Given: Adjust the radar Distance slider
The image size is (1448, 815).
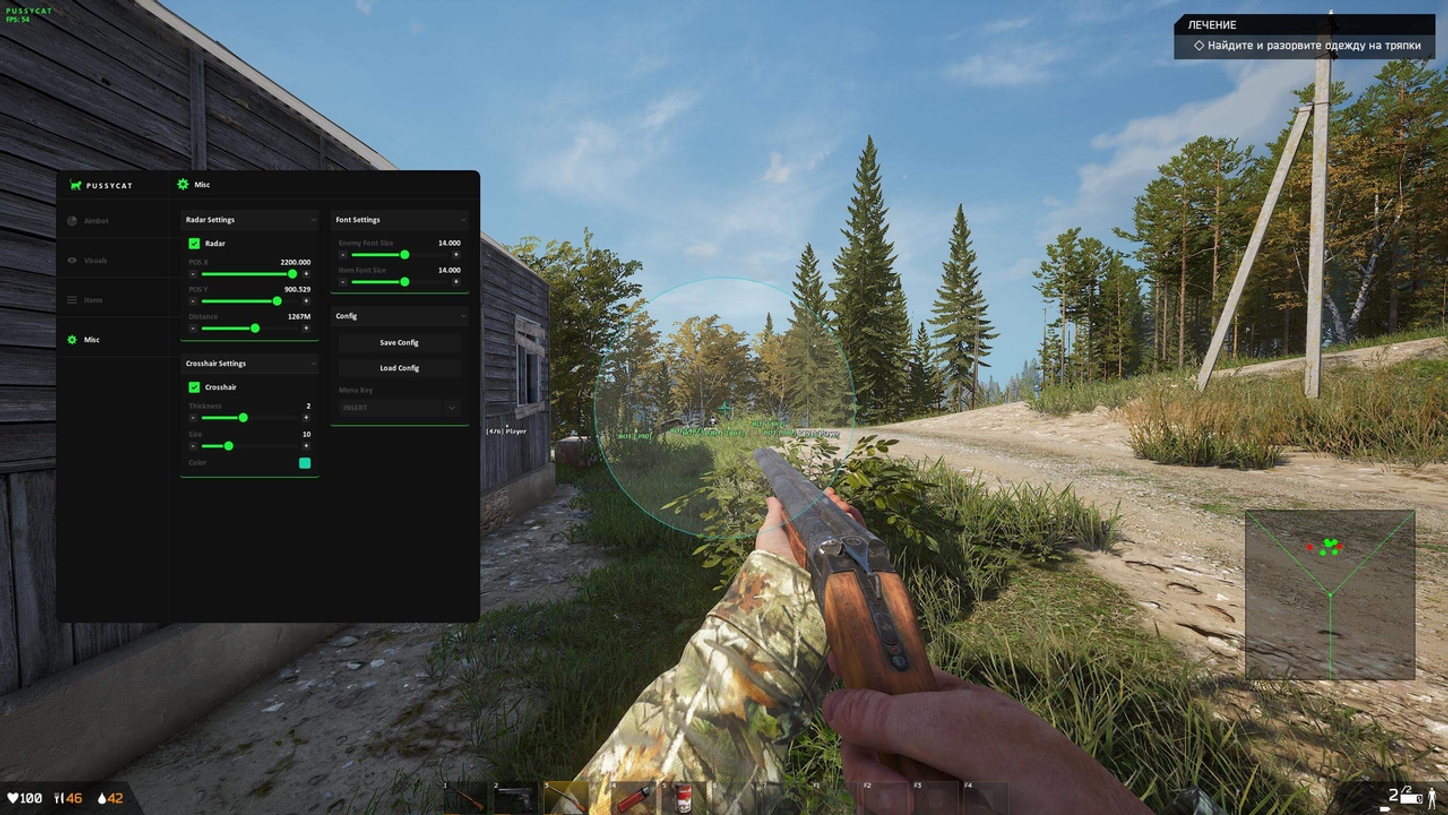Looking at the screenshot, I should 255,328.
